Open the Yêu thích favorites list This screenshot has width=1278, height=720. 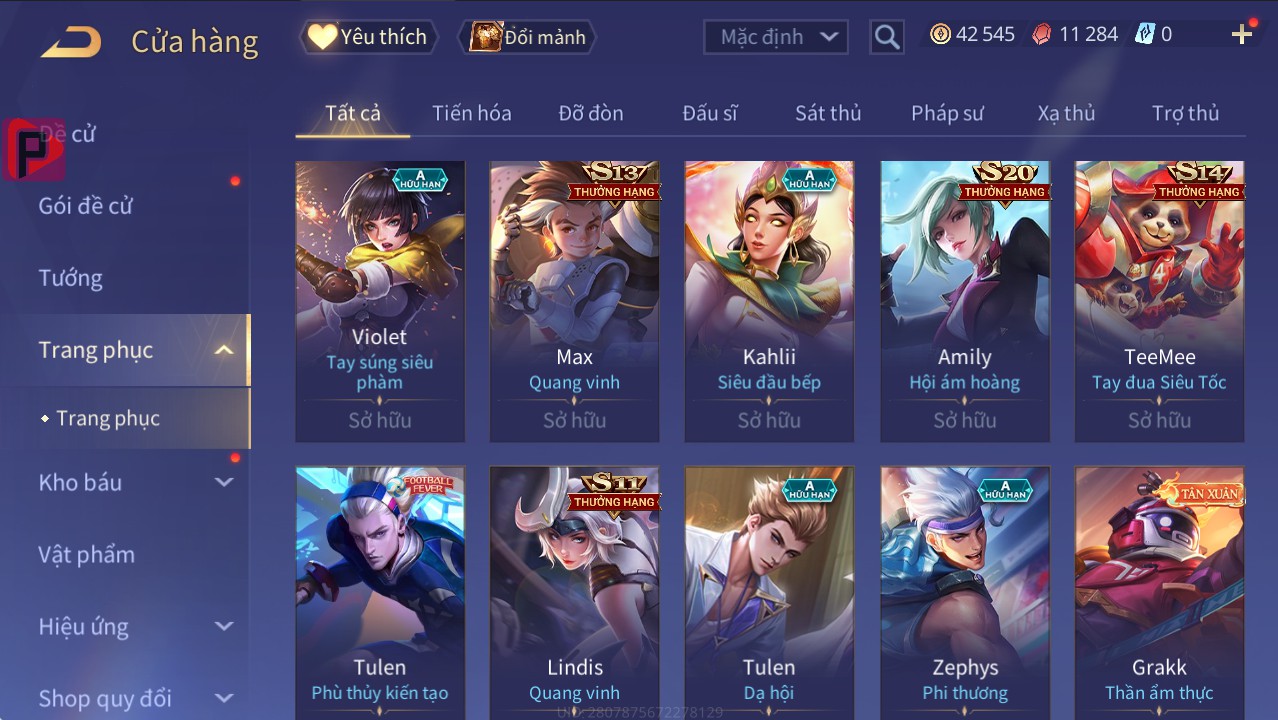coord(368,37)
